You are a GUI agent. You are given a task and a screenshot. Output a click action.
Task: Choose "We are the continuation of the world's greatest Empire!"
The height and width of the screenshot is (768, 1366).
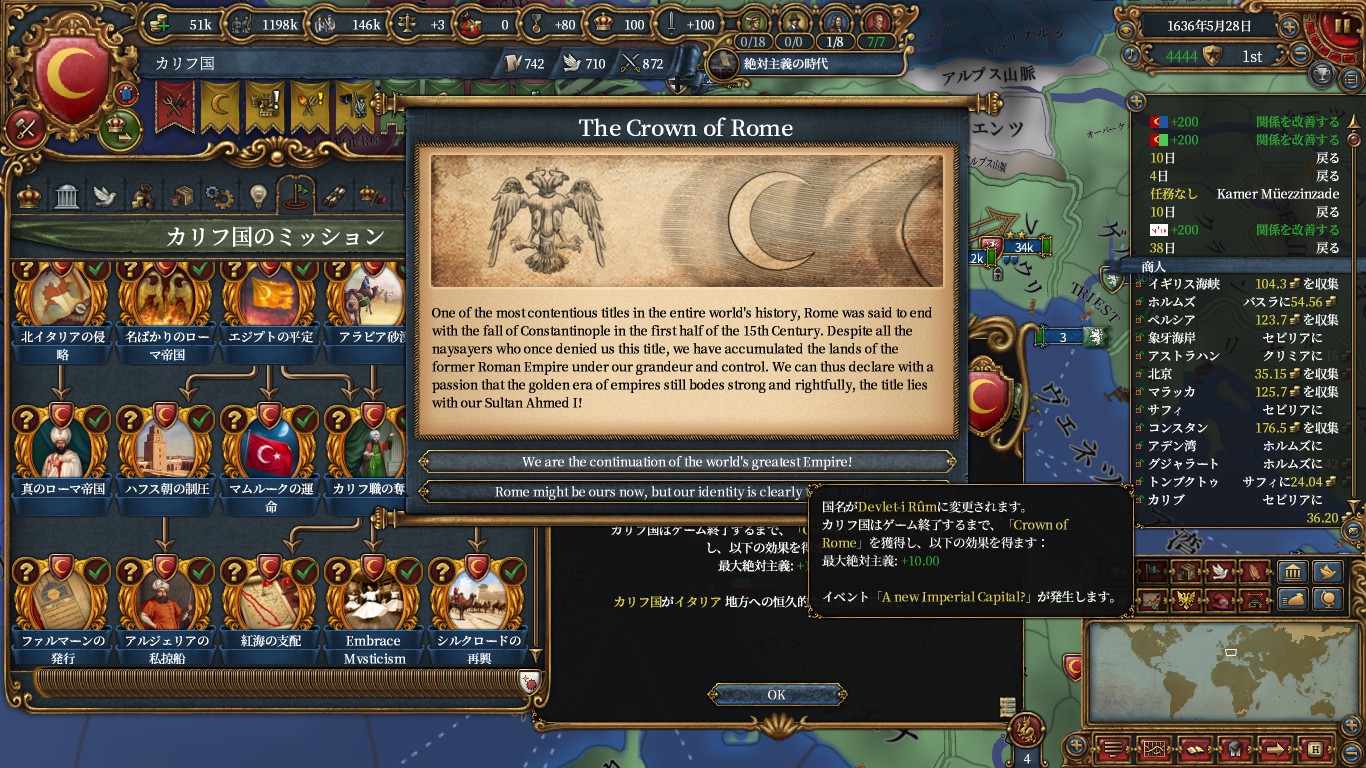(x=687, y=462)
